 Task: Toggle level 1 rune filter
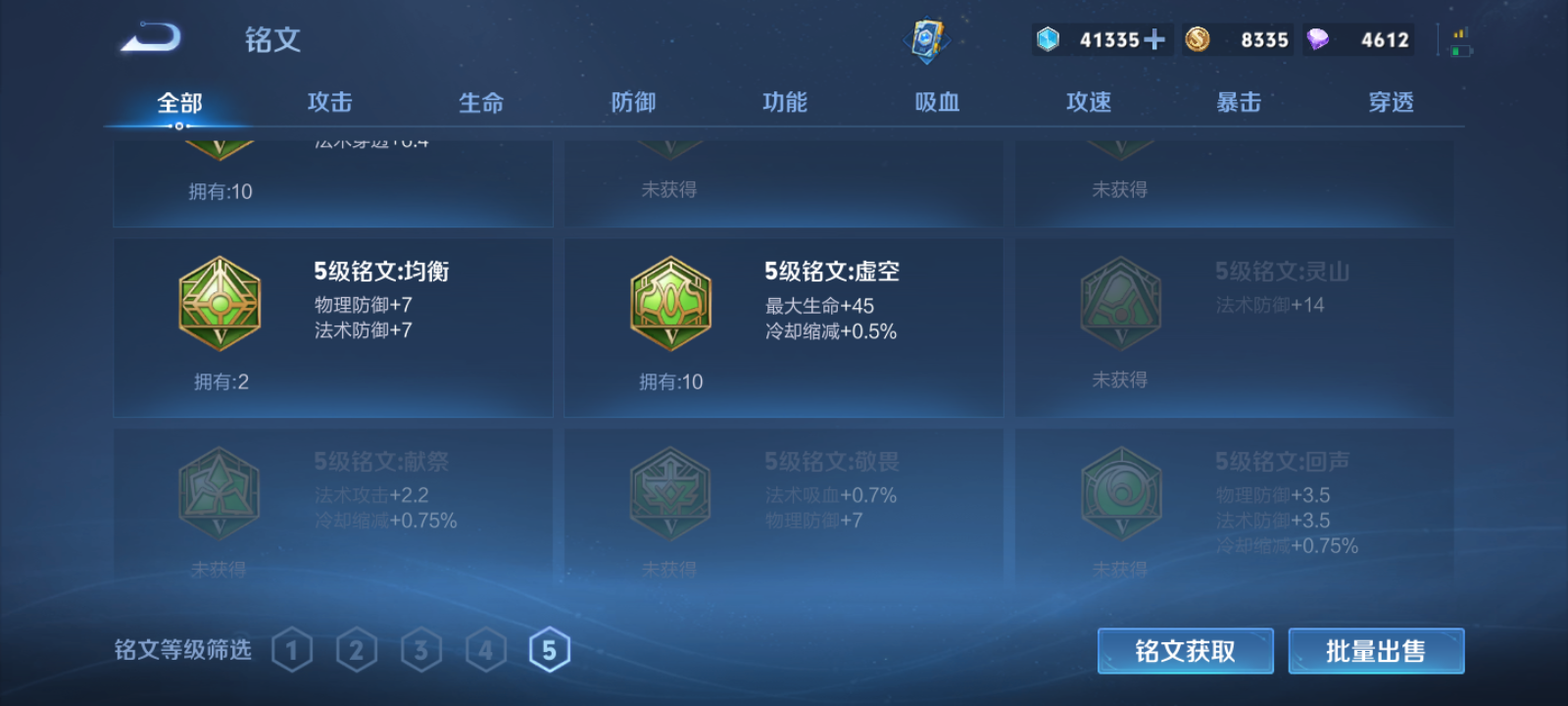point(292,648)
